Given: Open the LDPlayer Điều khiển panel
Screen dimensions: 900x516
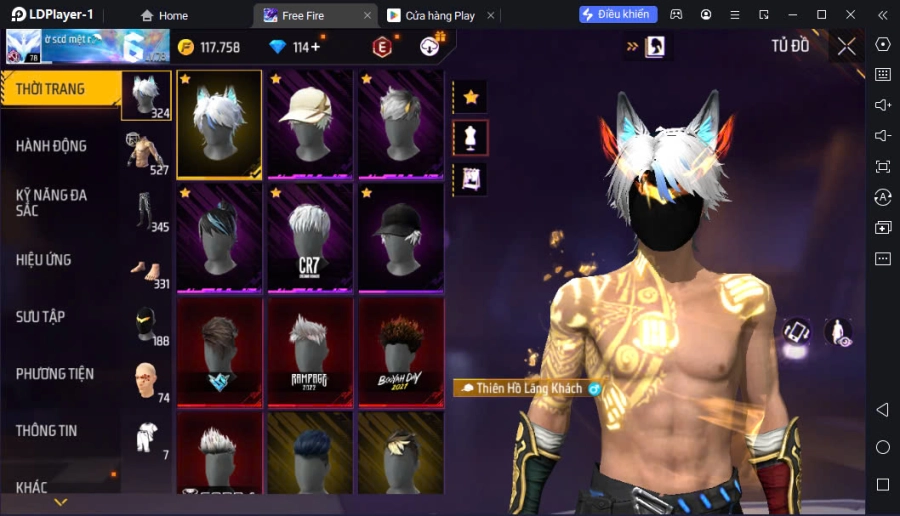Looking at the screenshot, I should coord(618,14).
